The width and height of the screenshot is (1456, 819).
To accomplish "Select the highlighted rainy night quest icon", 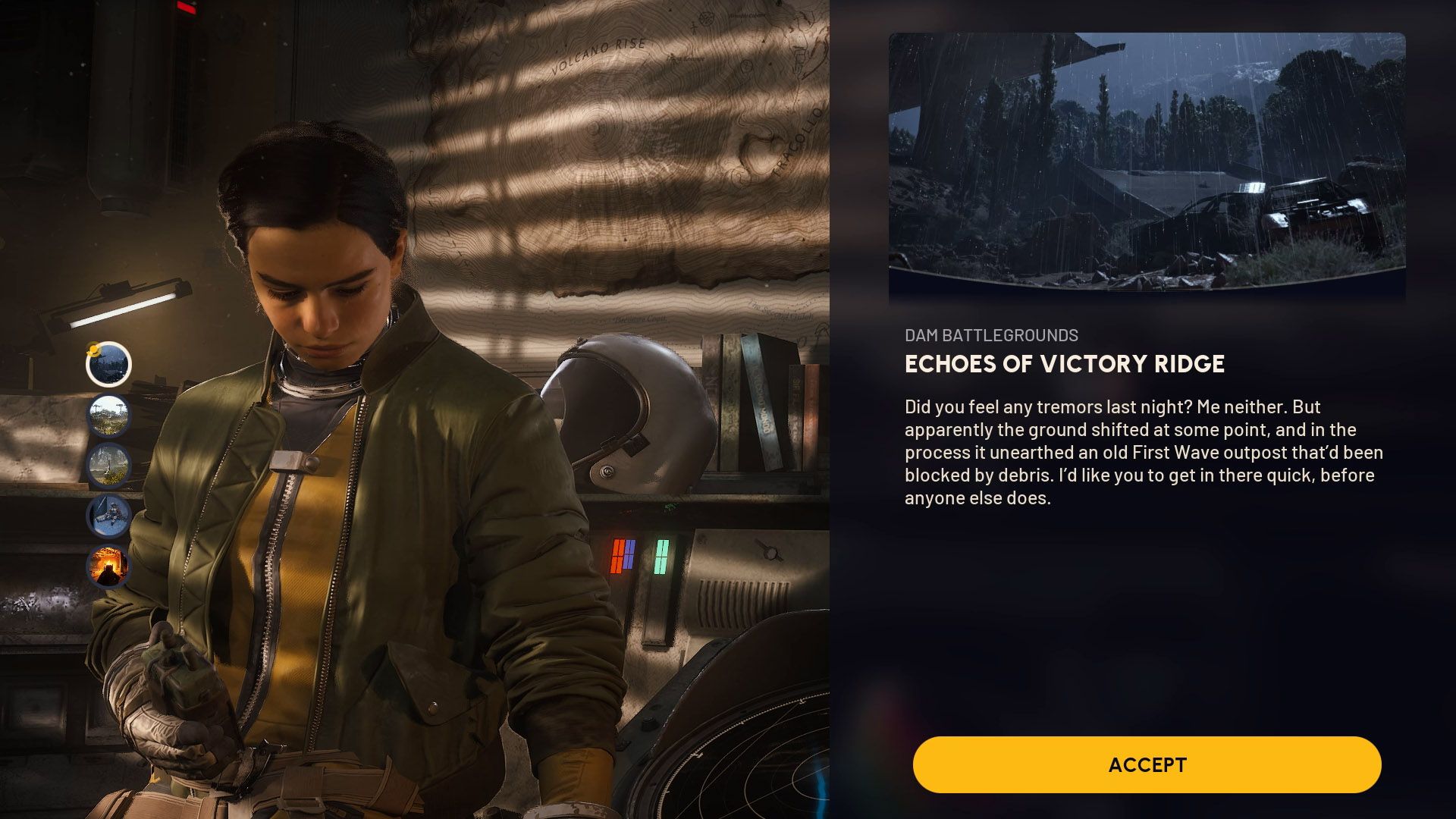I will (108, 365).
